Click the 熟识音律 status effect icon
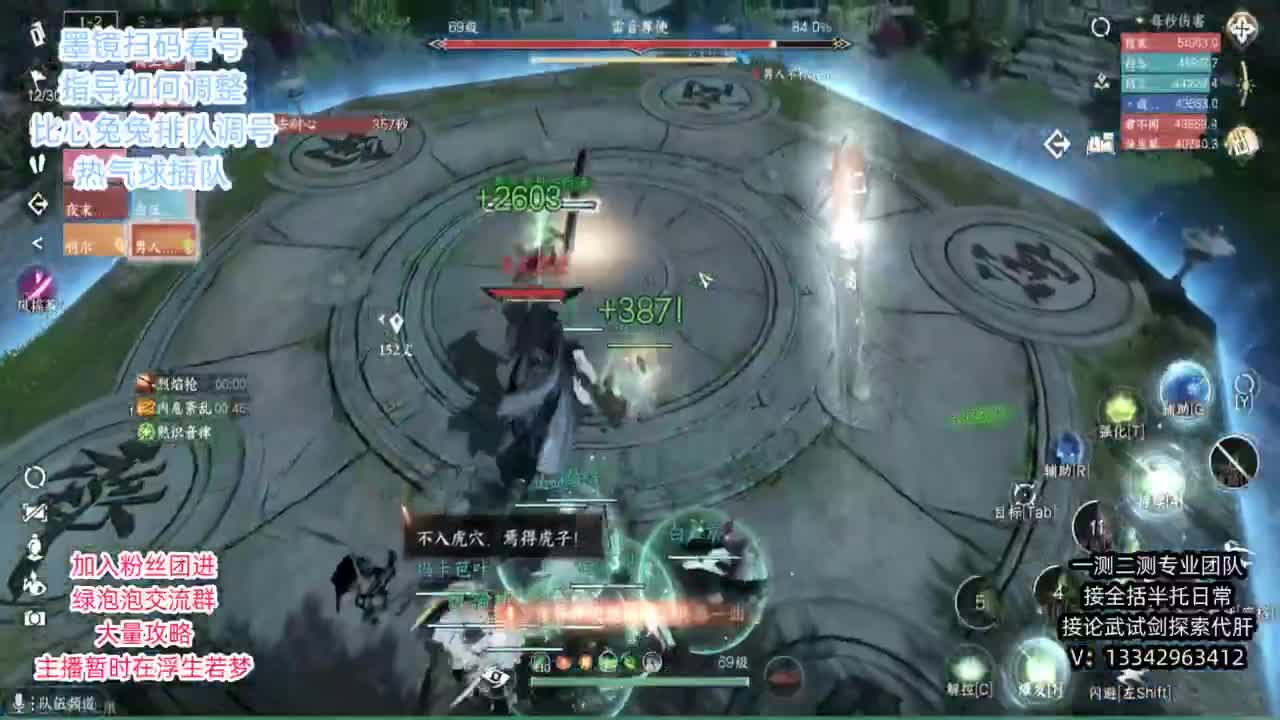The image size is (1280, 720). 145,431
